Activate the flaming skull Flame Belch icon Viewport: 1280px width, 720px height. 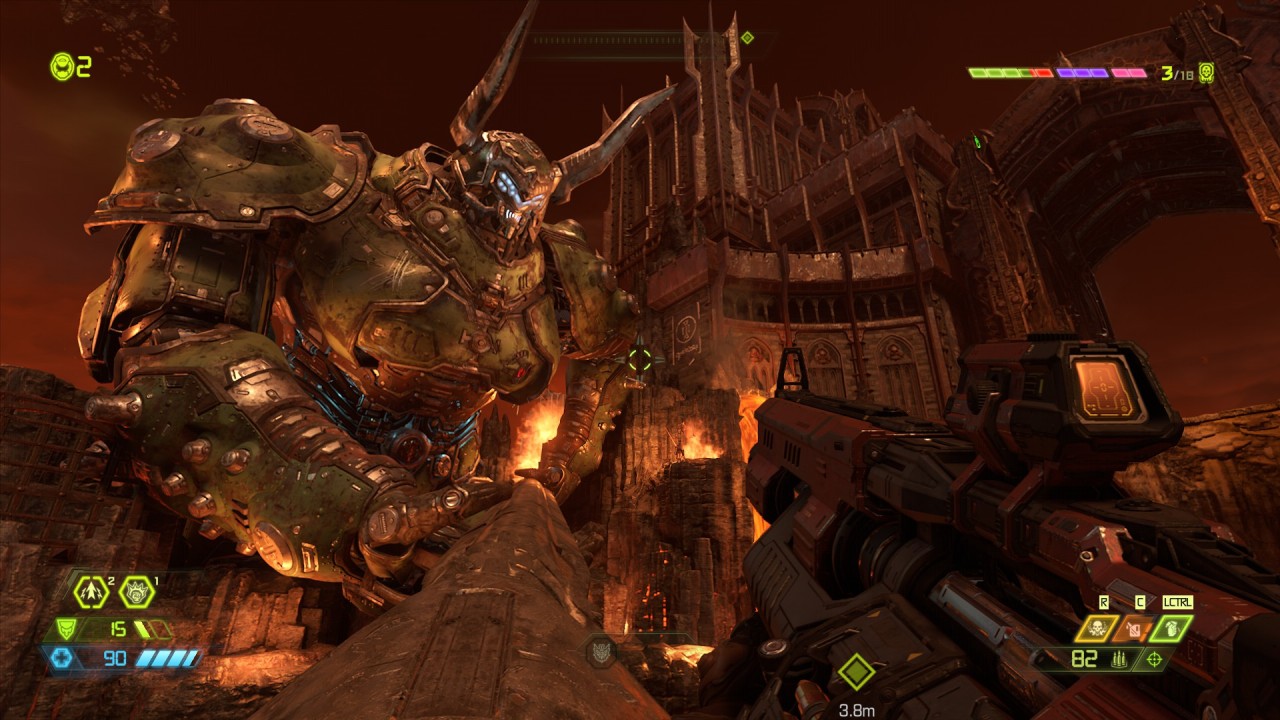click(1096, 629)
